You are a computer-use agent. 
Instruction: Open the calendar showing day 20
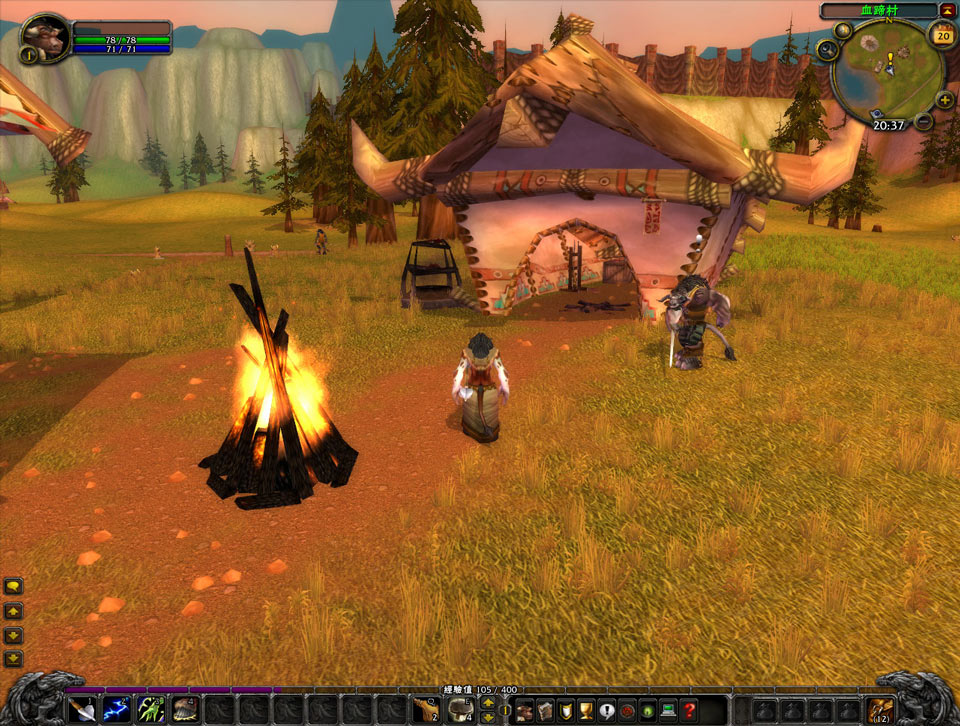942,36
